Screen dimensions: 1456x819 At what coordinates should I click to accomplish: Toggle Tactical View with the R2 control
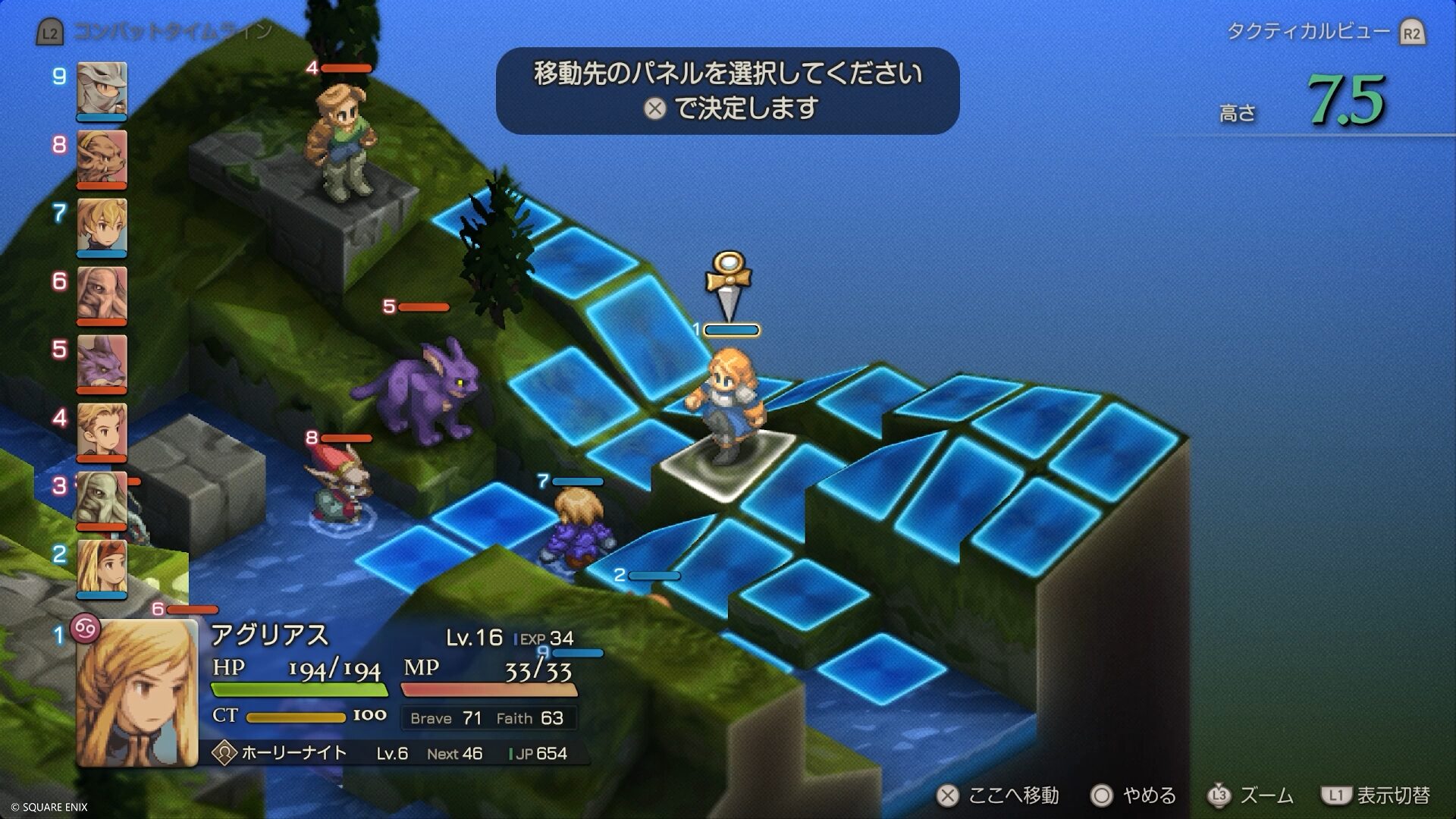(1414, 32)
